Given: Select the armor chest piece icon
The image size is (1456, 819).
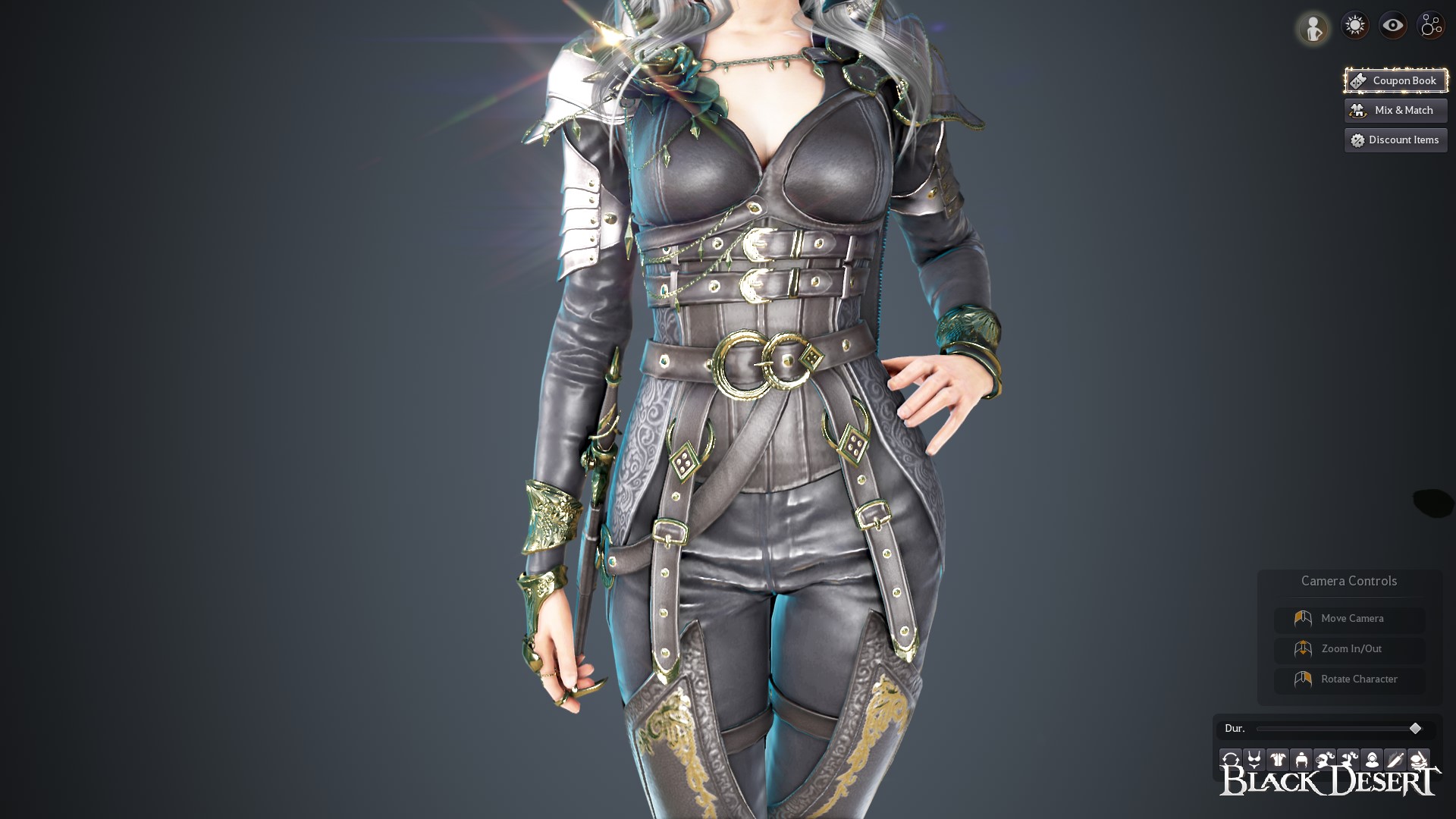Looking at the screenshot, I should (x=1277, y=760).
